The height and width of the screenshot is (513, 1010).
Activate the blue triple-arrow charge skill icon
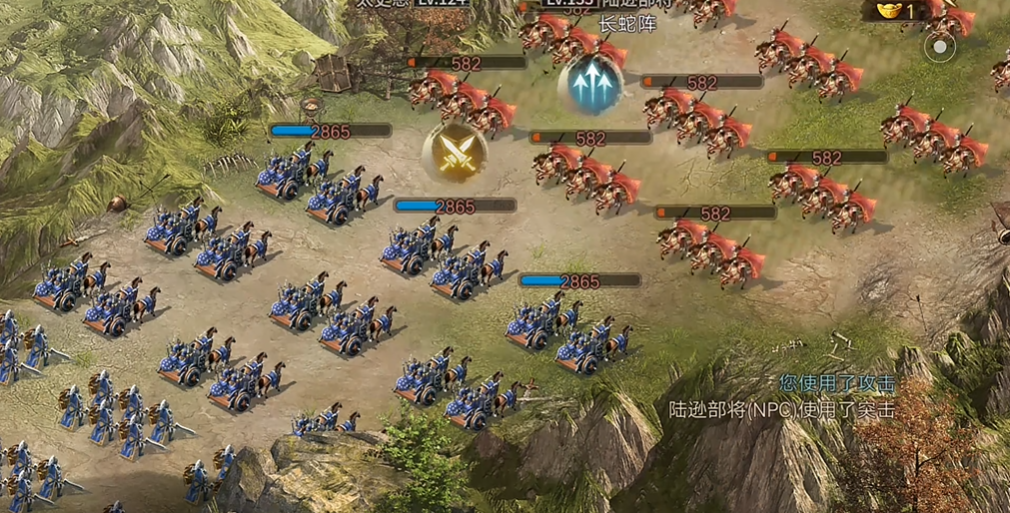(590, 84)
